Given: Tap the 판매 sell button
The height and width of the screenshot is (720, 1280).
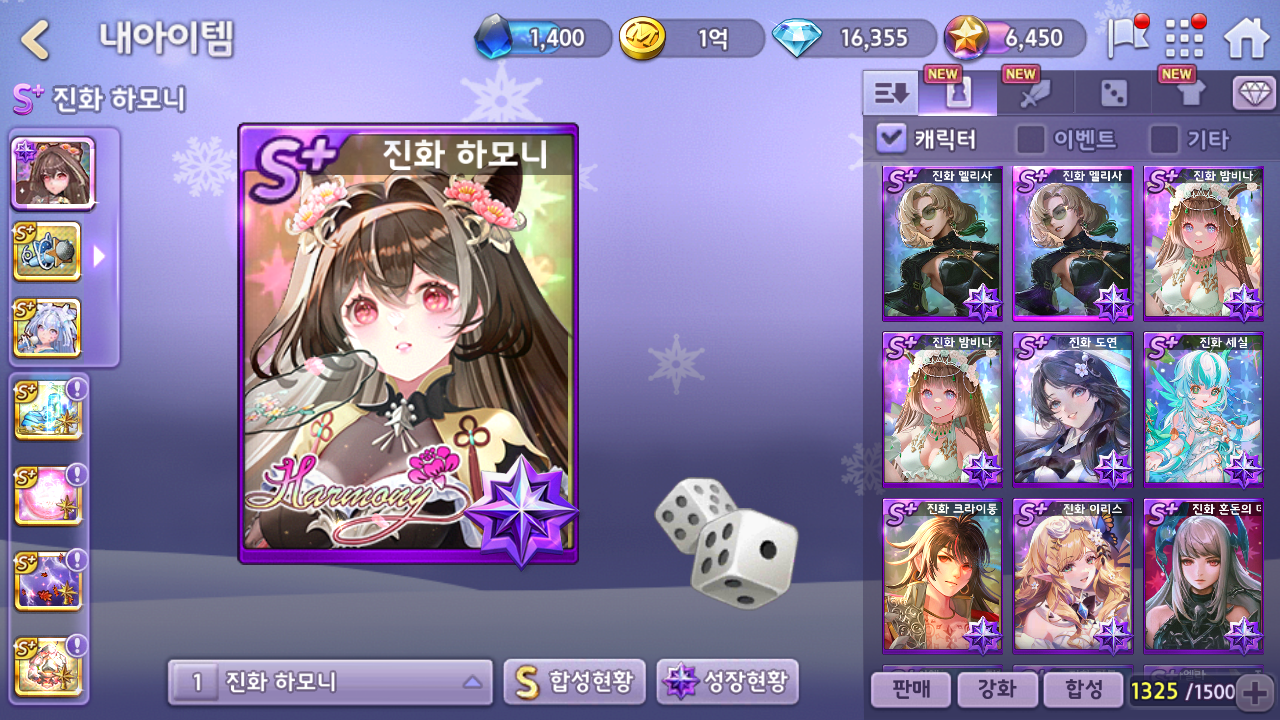Looking at the screenshot, I should (x=909, y=689).
